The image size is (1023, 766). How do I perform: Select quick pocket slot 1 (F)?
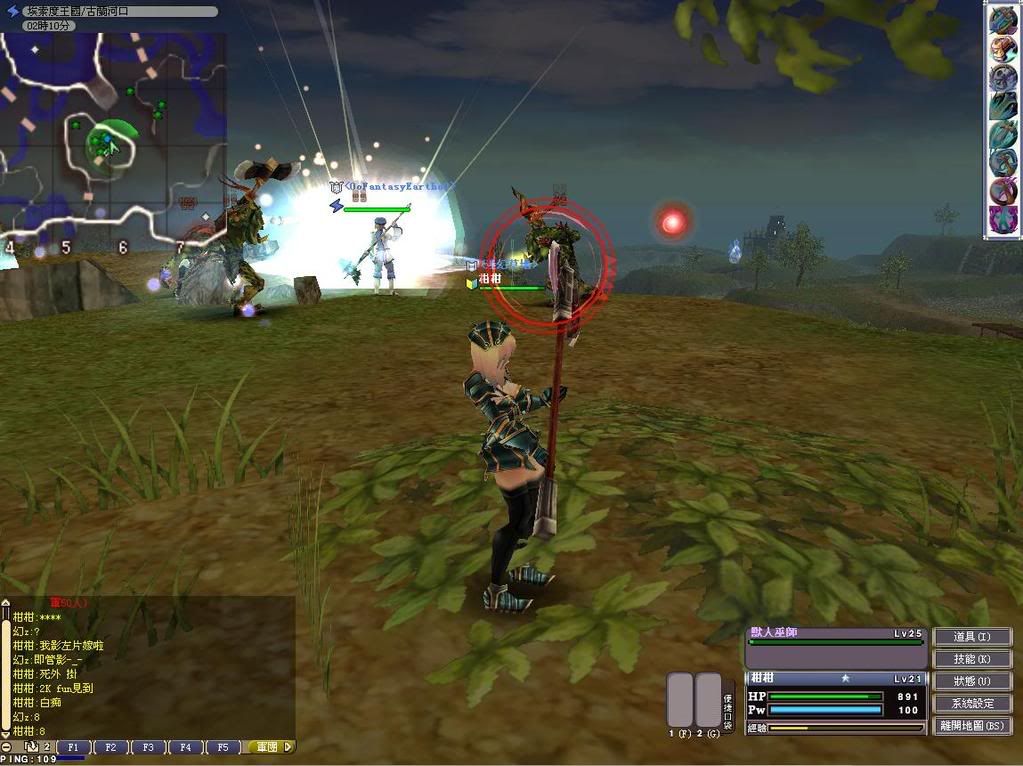click(x=680, y=699)
